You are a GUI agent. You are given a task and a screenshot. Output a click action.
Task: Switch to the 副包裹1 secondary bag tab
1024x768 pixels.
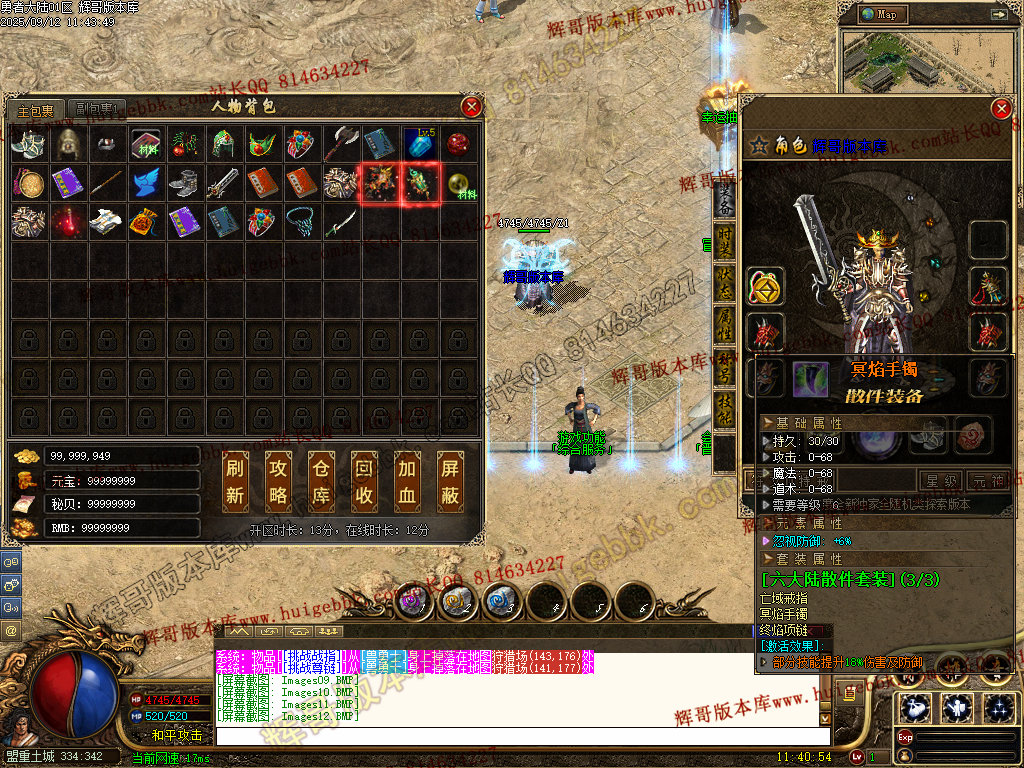tap(98, 109)
